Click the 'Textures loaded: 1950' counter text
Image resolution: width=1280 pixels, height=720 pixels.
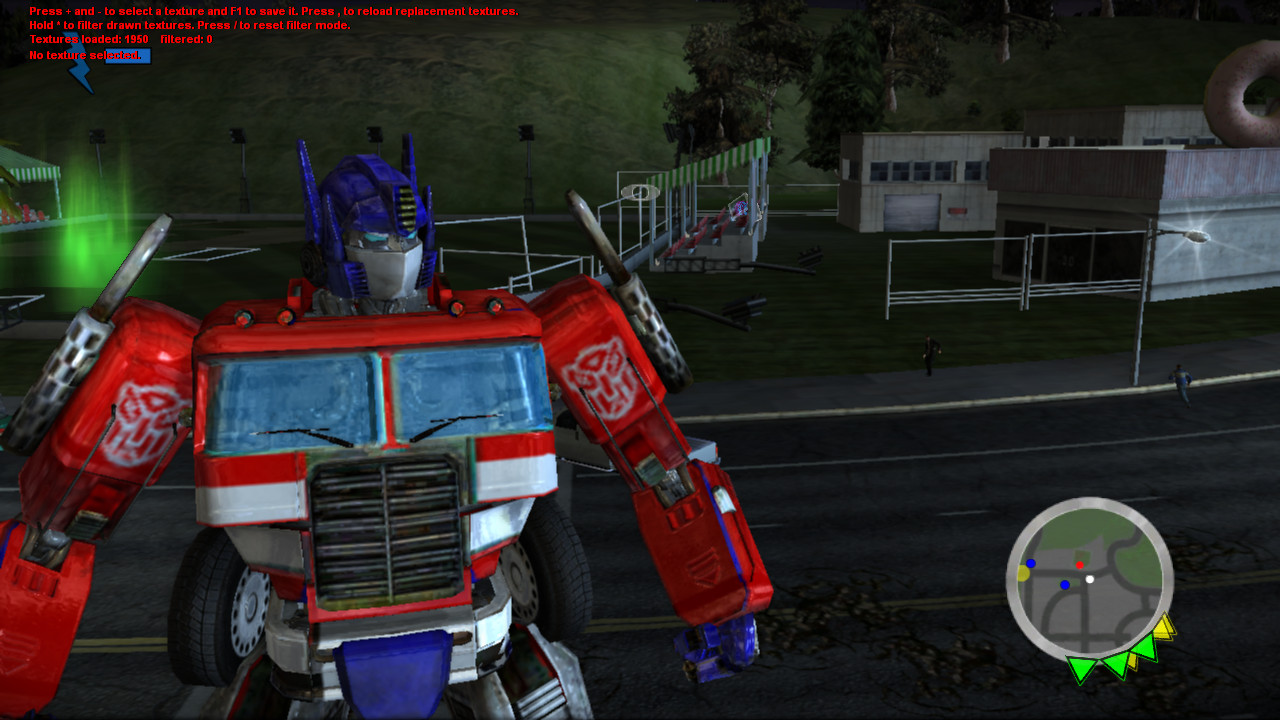pyautogui.click(x=90, y=39)
